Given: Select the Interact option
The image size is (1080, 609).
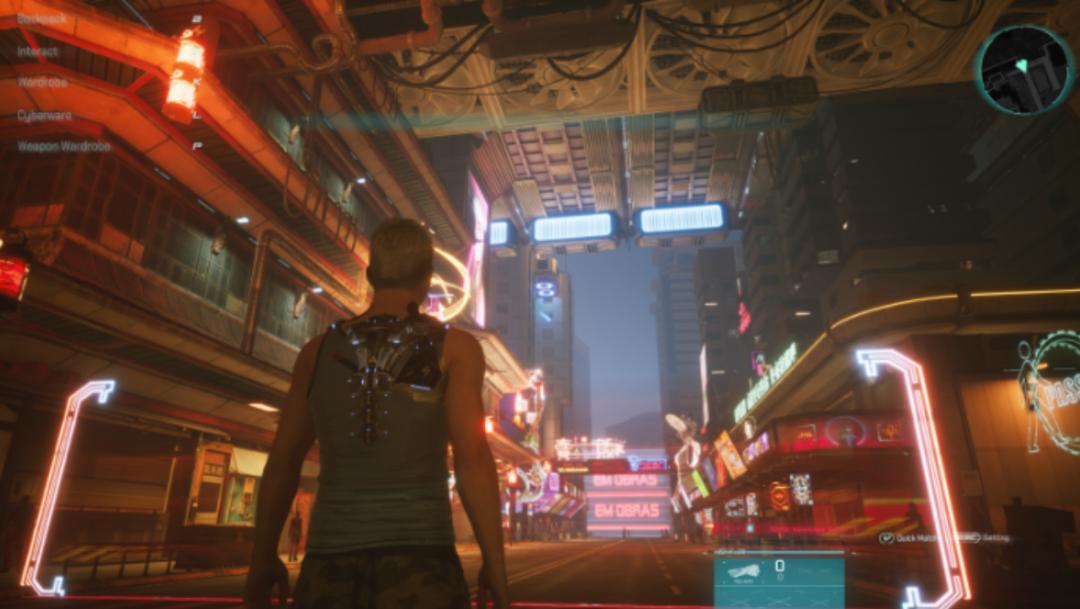Looking at the screenshot, I should 38,51.
